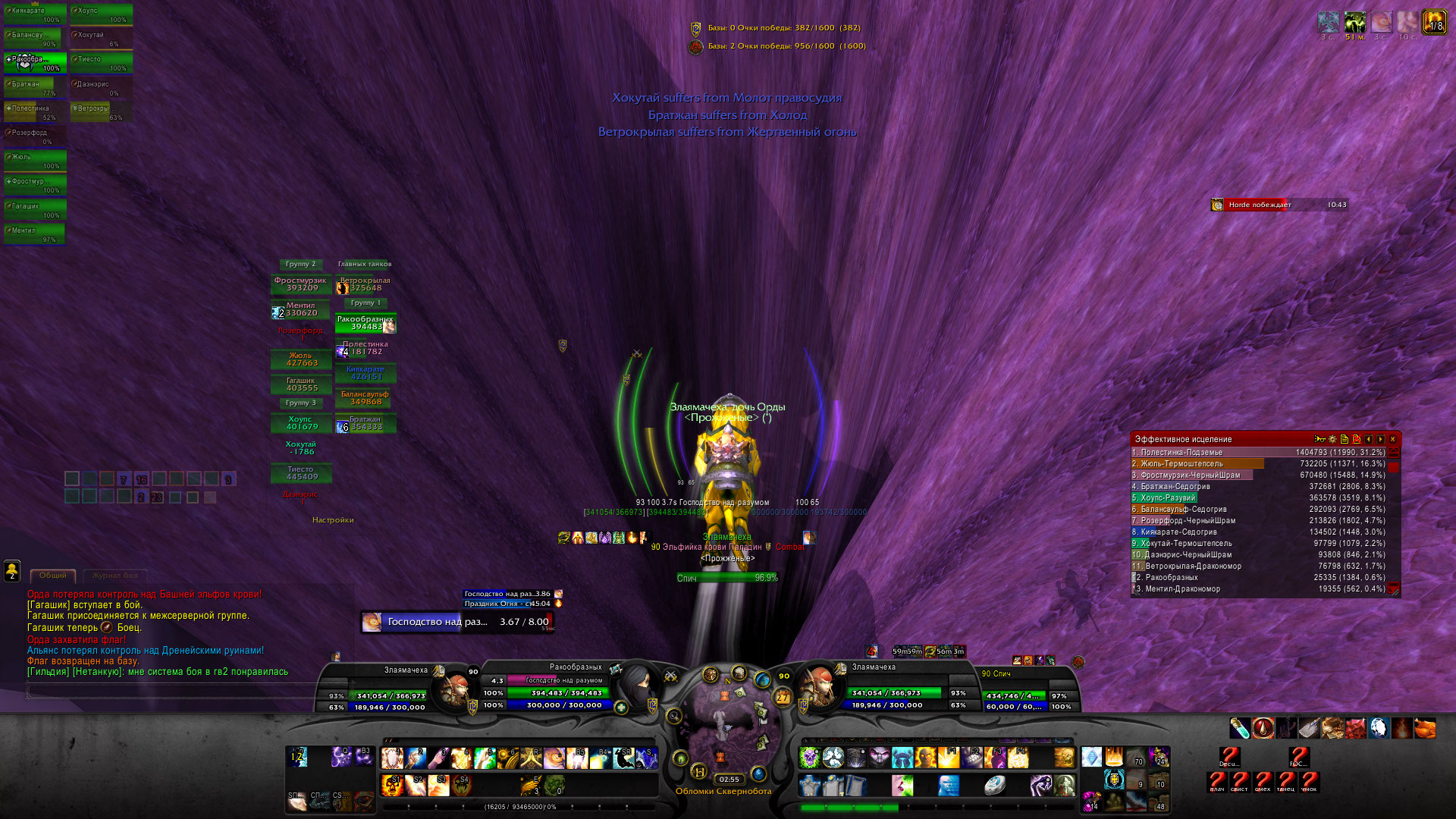Click the Ракообразных target portrait

637,686
